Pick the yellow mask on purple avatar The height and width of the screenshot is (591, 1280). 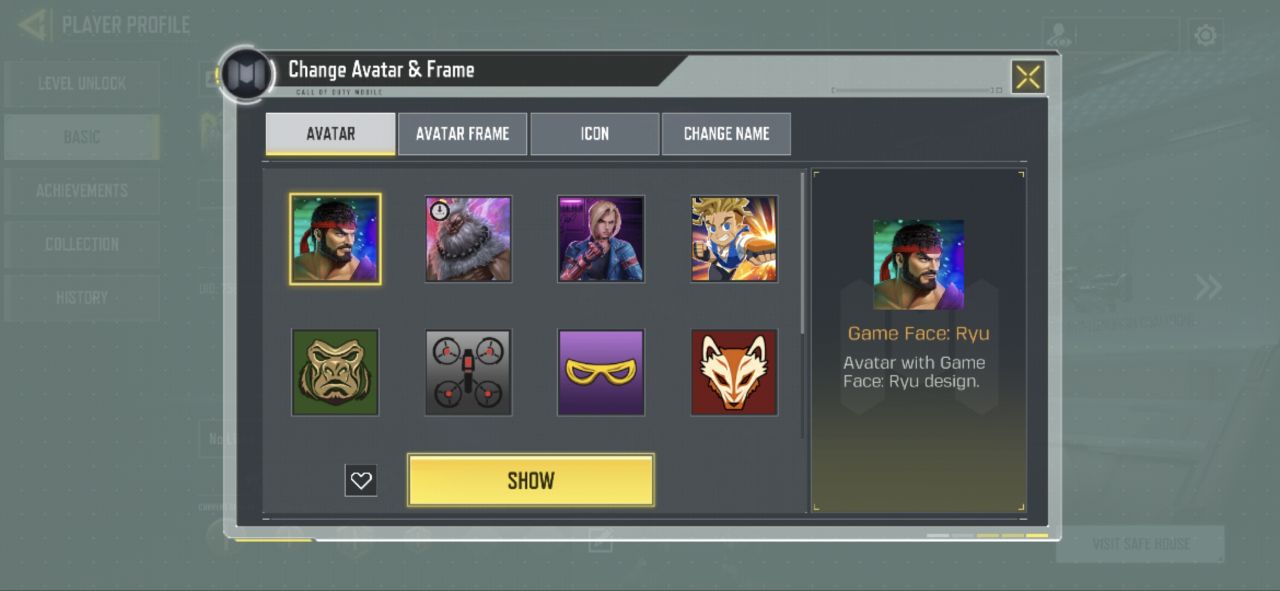(601, 372)
